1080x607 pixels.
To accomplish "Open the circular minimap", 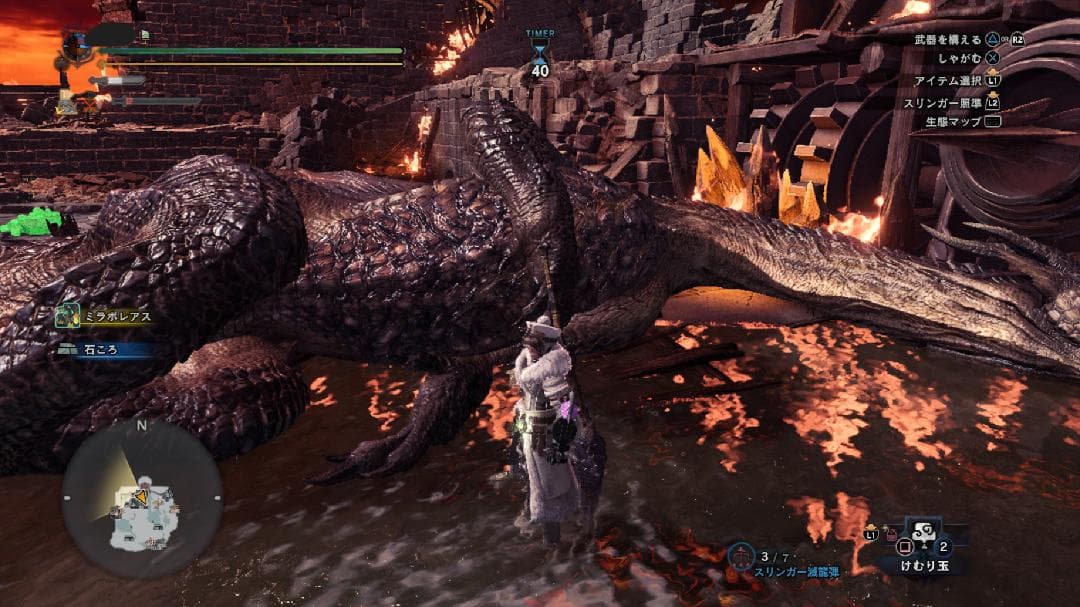I will point(141,499).
